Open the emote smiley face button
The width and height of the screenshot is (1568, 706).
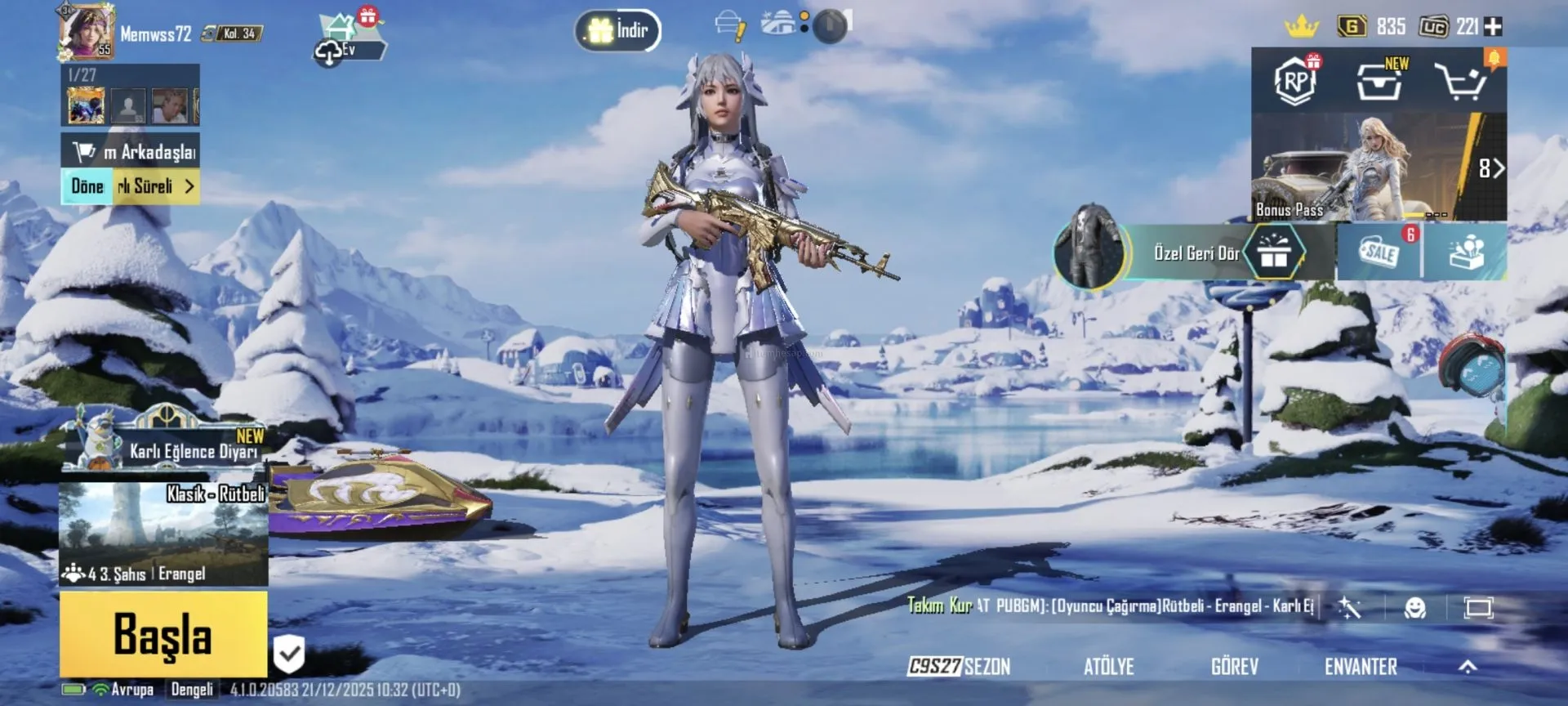[x=1414, y=608]
